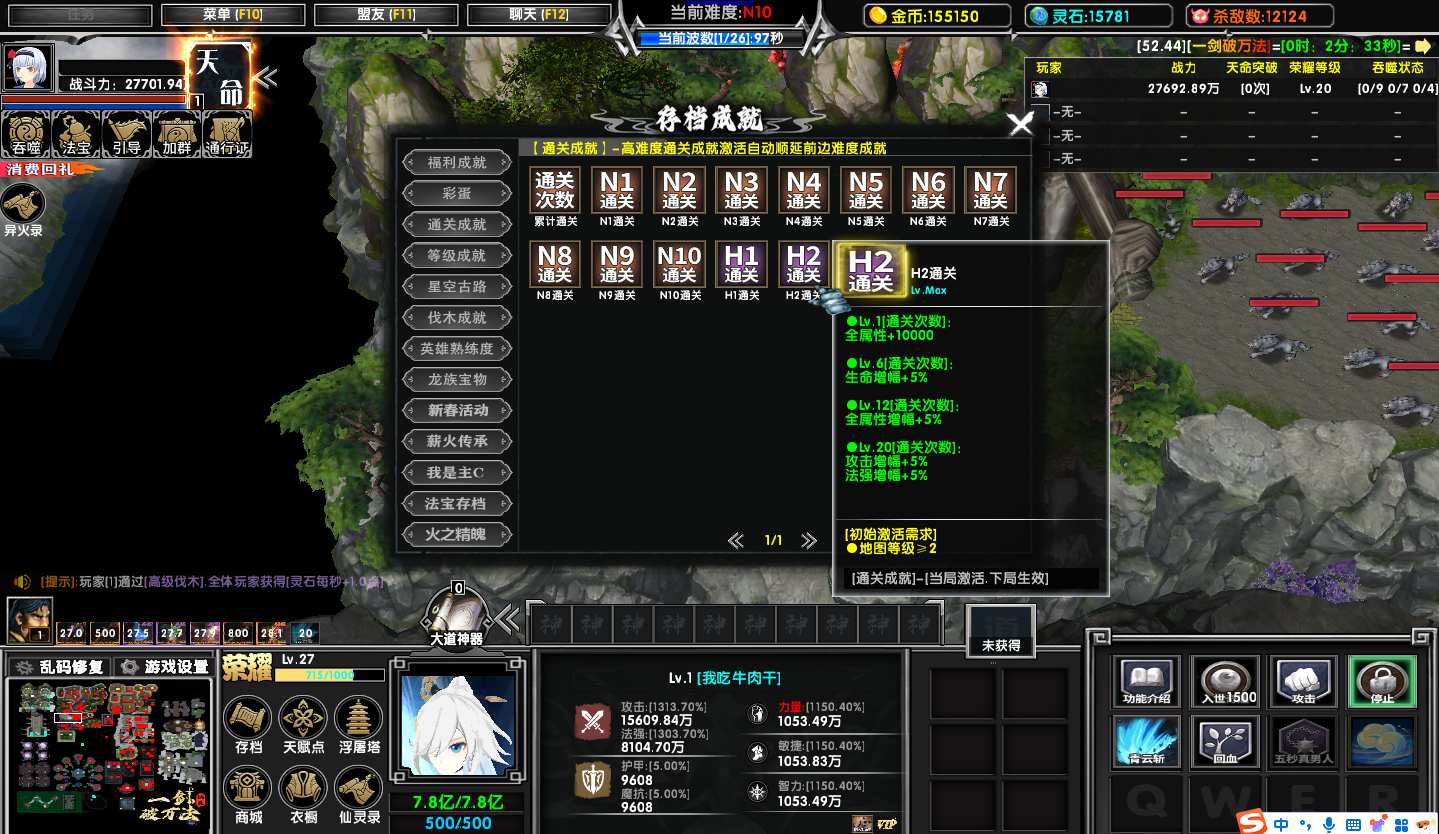This screenshot has height=834, width=1439.
Task: Open the 吞噬 devour panel
Action: click(26, 134)
